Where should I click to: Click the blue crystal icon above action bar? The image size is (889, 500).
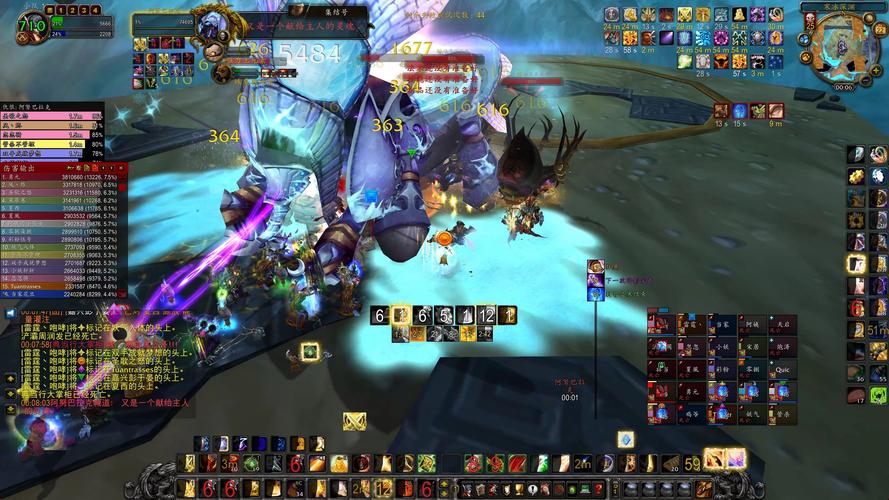pos(625,439)
